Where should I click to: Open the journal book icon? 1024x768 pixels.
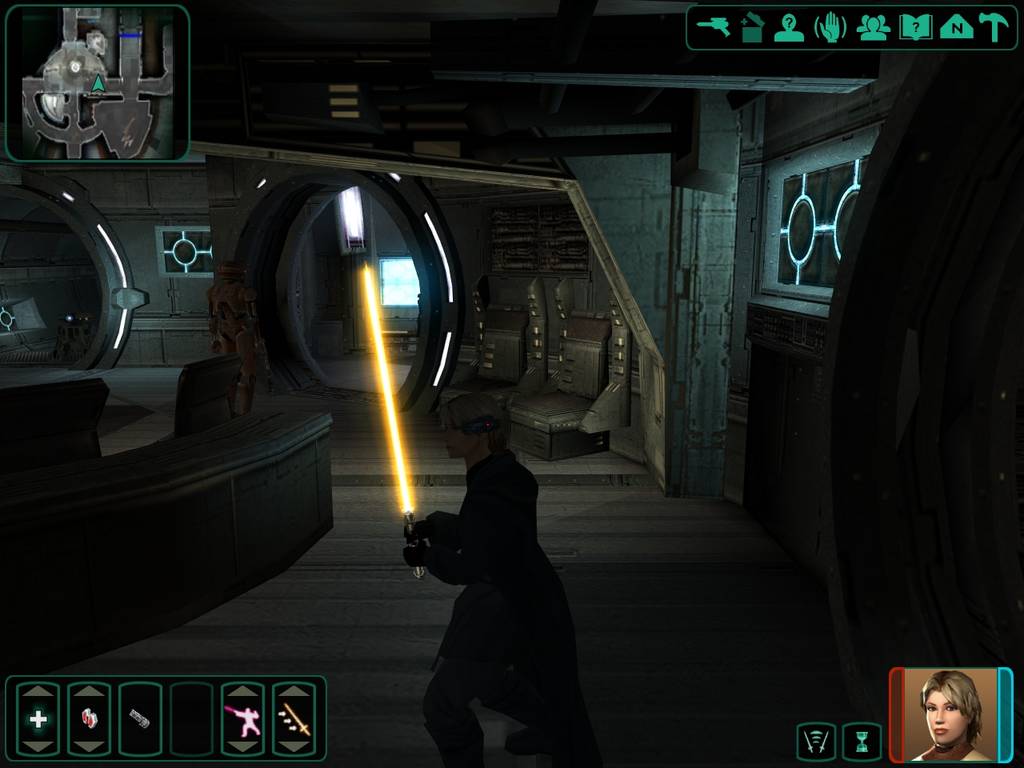pos(915,27)
